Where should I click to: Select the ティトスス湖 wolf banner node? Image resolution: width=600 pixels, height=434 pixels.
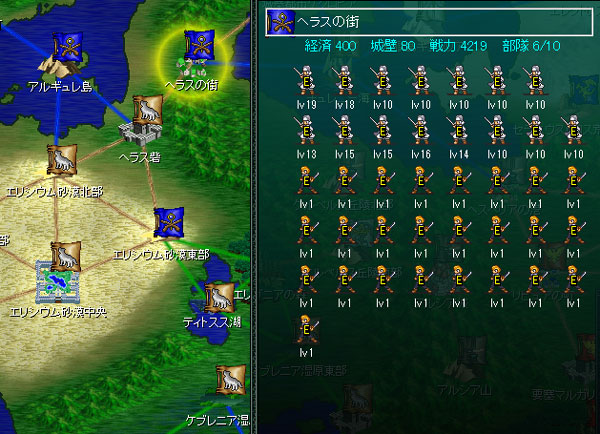pos(218,298)
